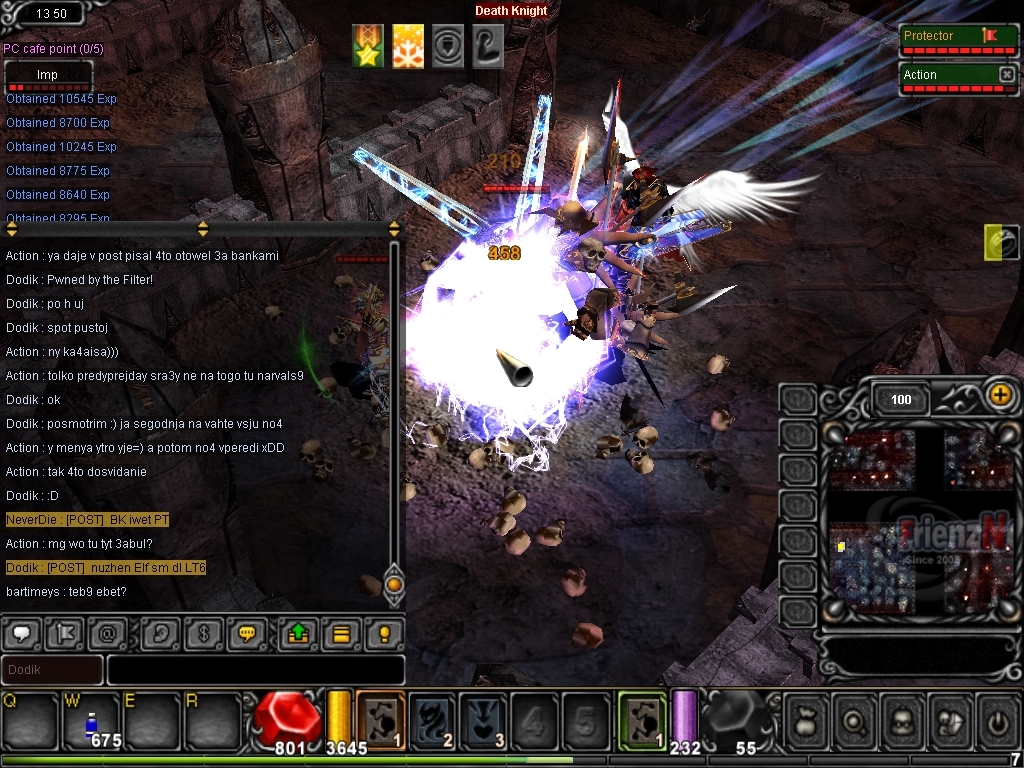Click the yellow lightbulb button

coord(383,633)
